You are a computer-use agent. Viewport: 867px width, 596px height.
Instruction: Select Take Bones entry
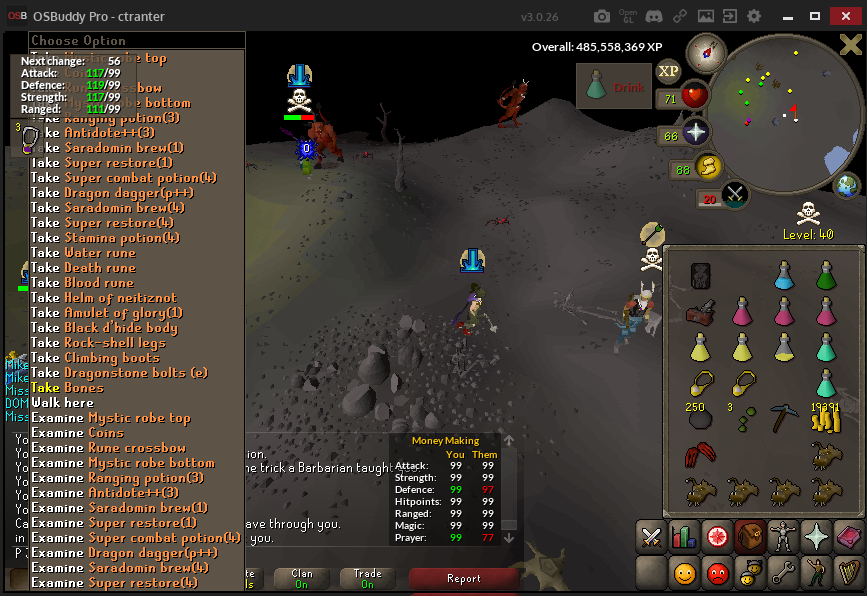click(x=67, y=388)
